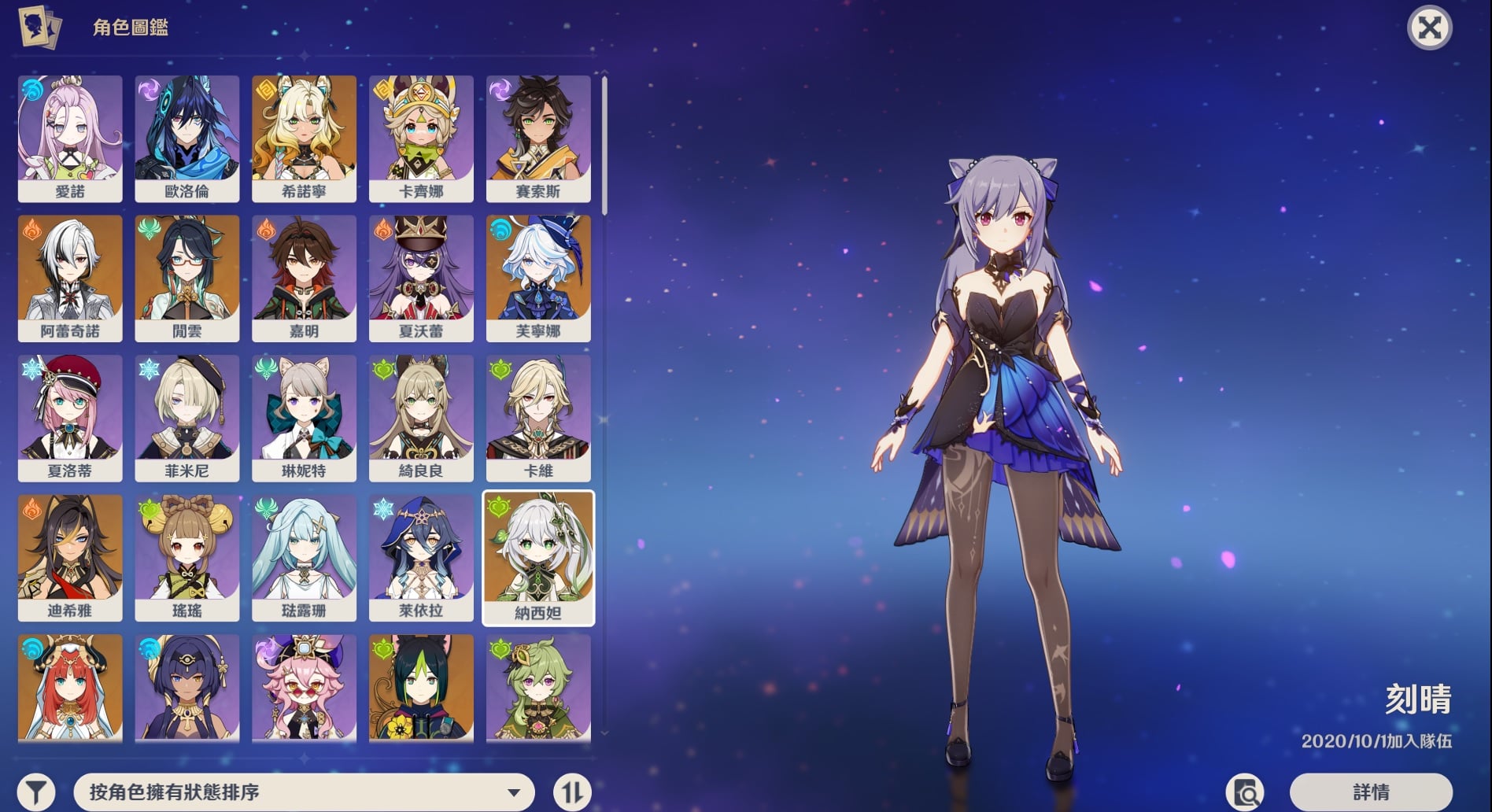The height and width of the screenshot is (812, 1492).
Task: Open the character filter funnel button
Action: coord(36,792)
